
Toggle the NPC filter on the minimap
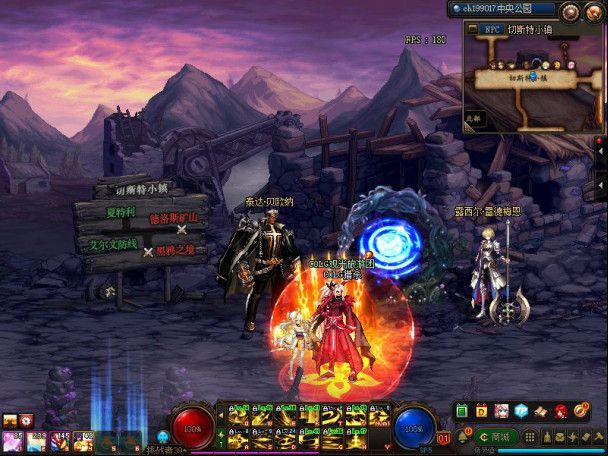[492, 29]
